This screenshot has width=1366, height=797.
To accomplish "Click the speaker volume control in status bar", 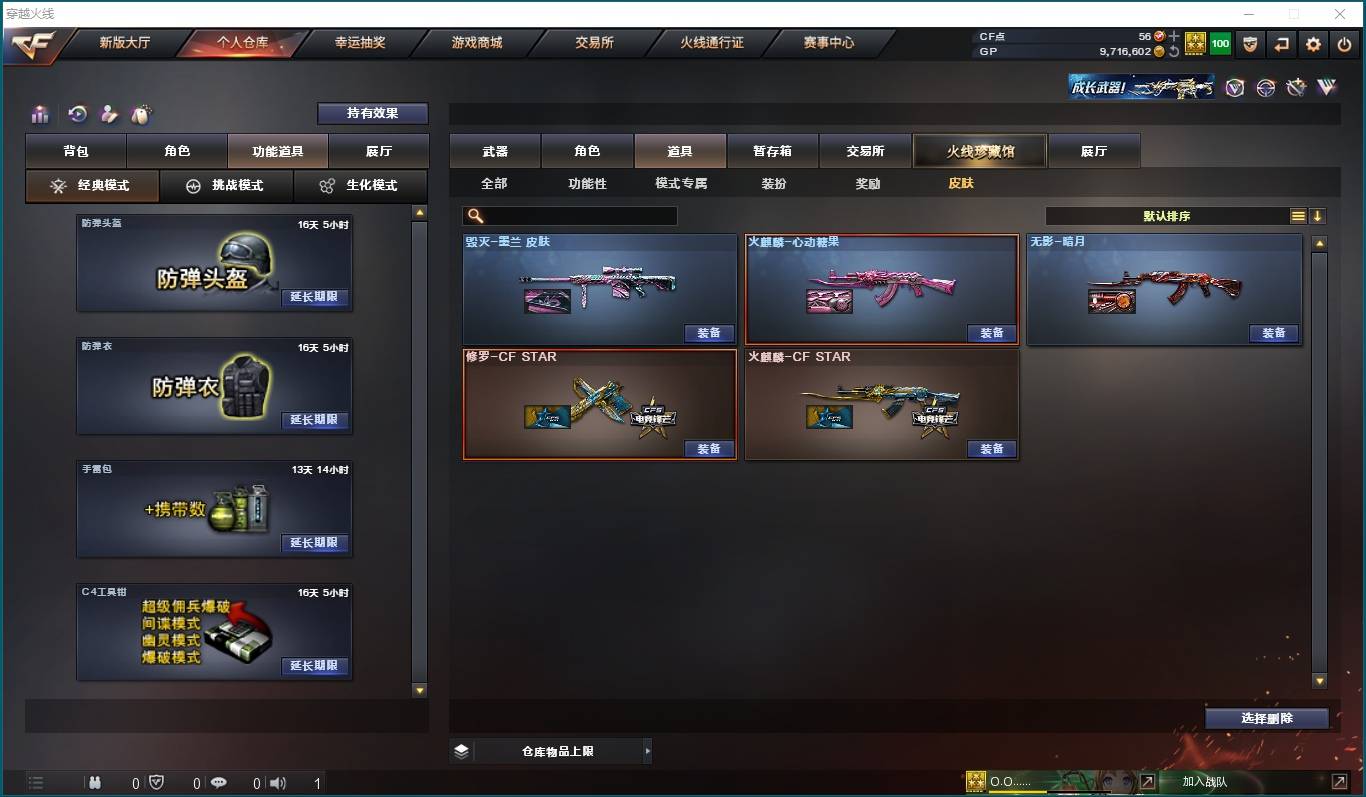I will (277, 783).
